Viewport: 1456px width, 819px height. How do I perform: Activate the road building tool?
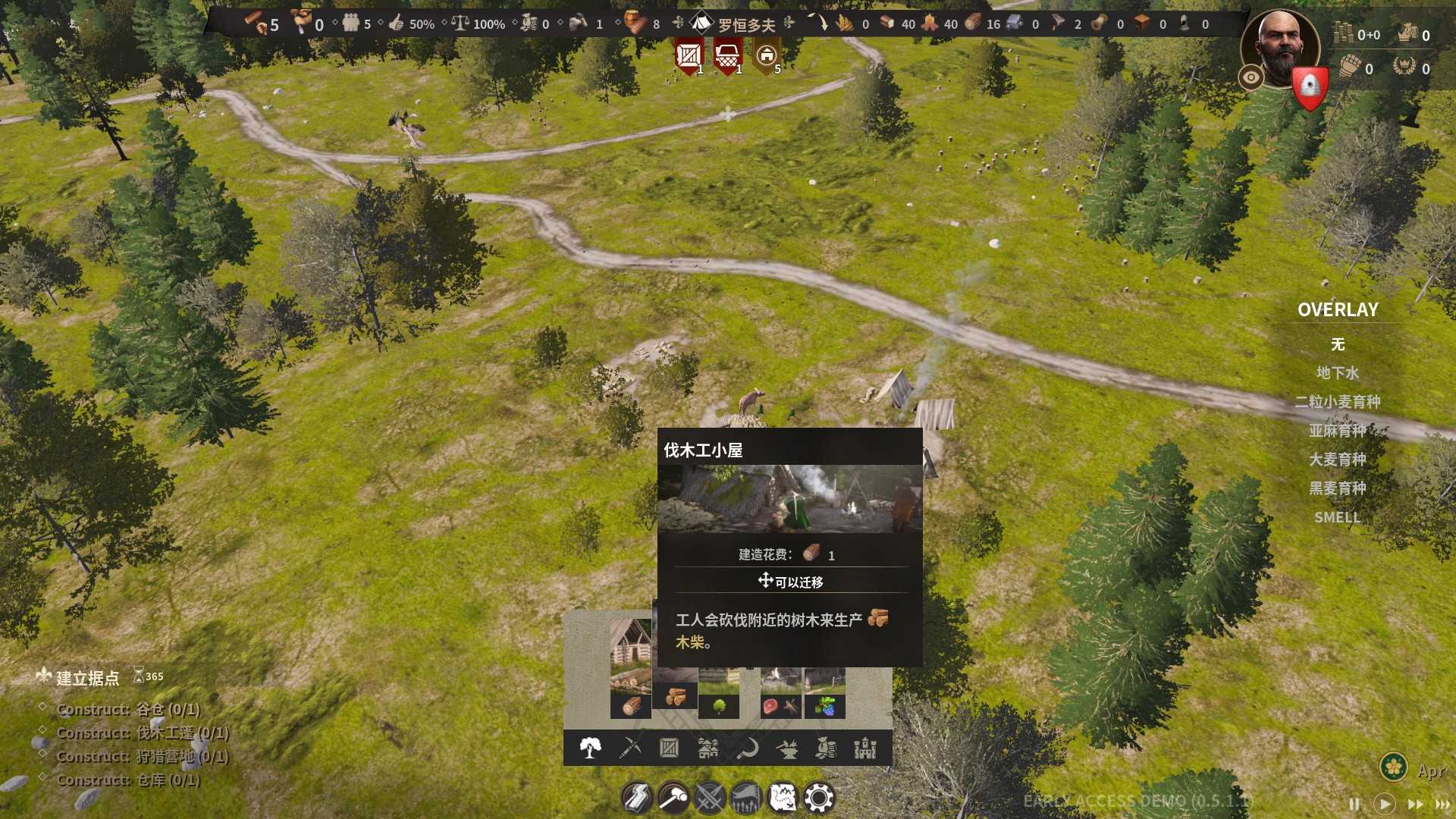[x=637, y=798]
